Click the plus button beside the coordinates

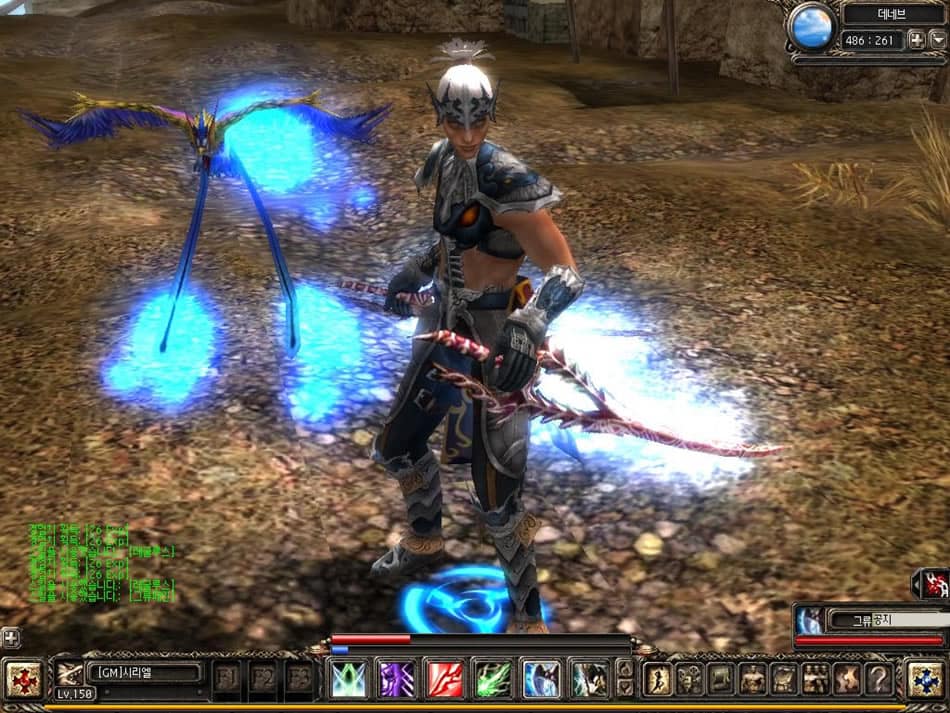tap(915, 40)
